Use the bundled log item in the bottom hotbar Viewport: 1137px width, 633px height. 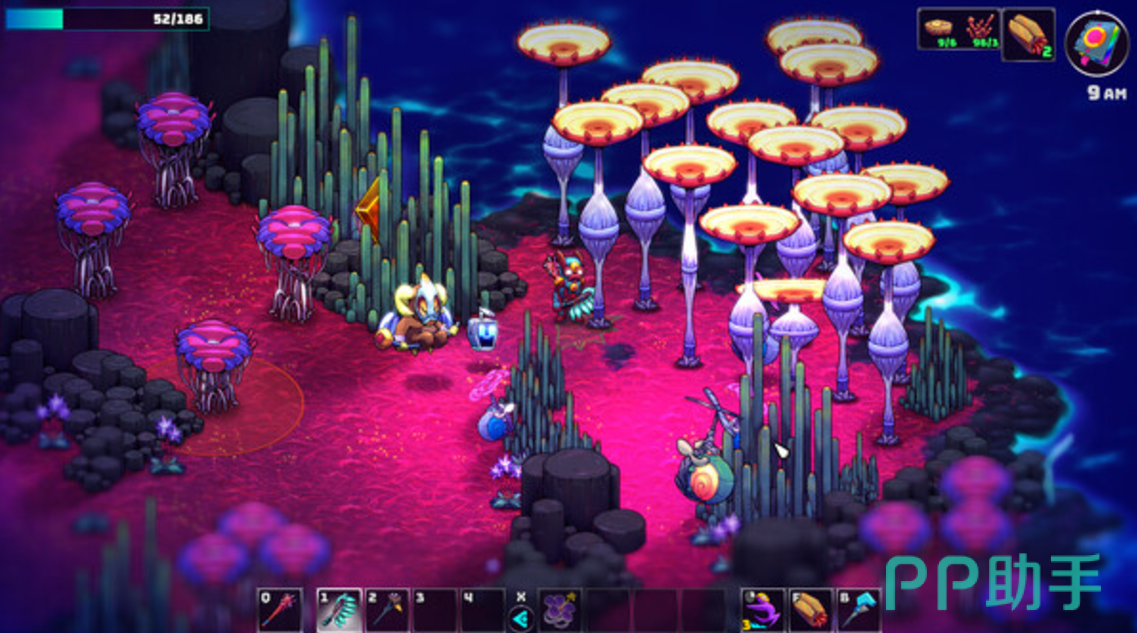pos(811,610)
